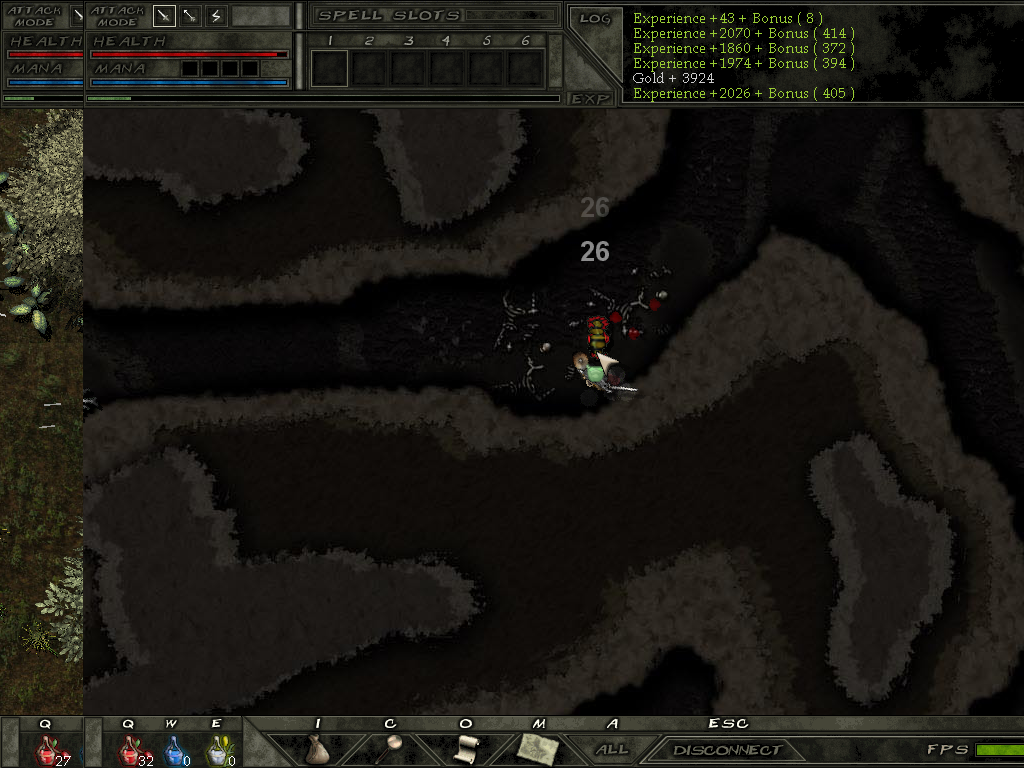Switch to the bow attack mode
The height and width of the screenshot is (768, 1024).
coord(189,16)
